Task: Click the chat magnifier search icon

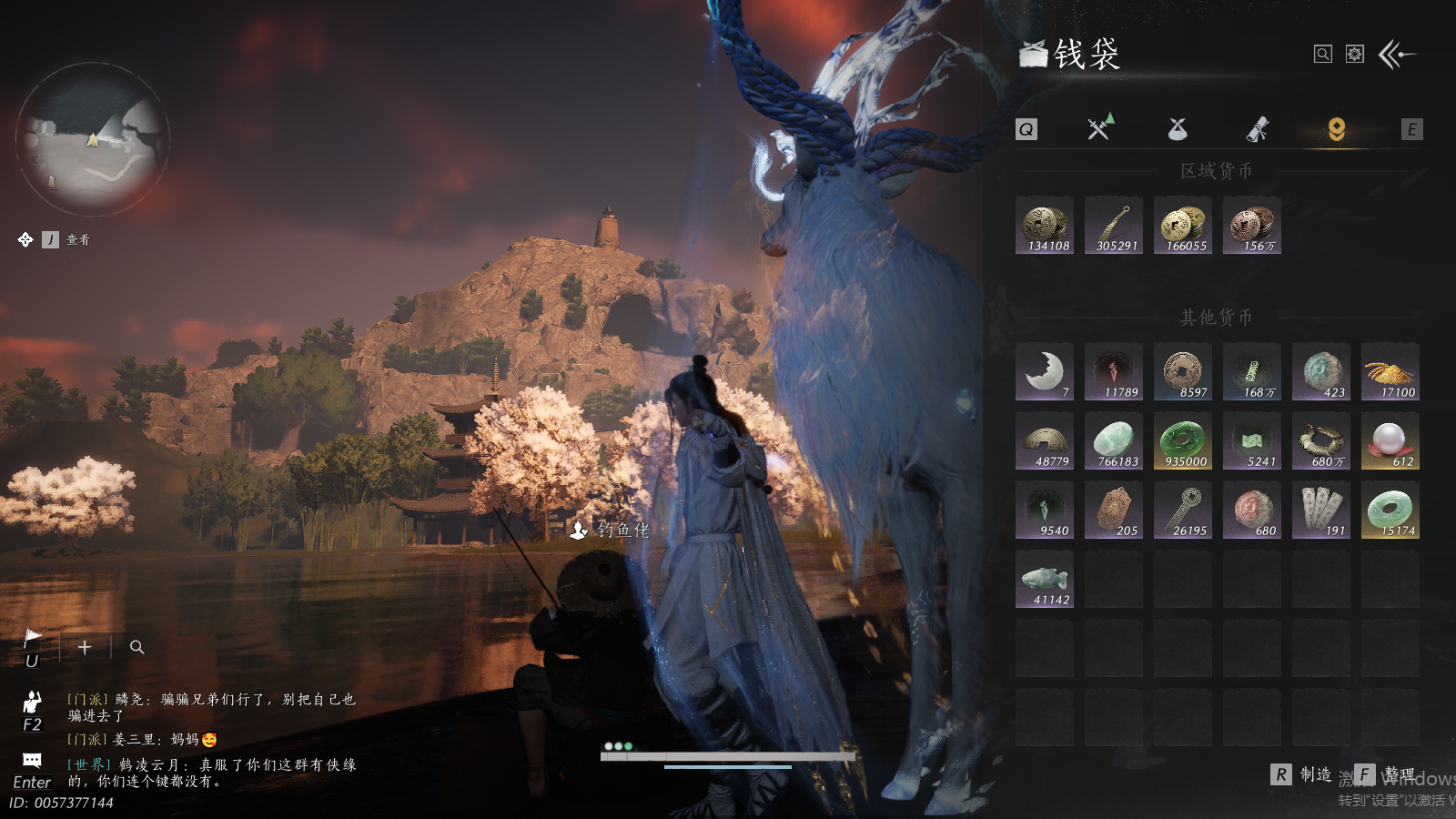Action: pos(137,647)
